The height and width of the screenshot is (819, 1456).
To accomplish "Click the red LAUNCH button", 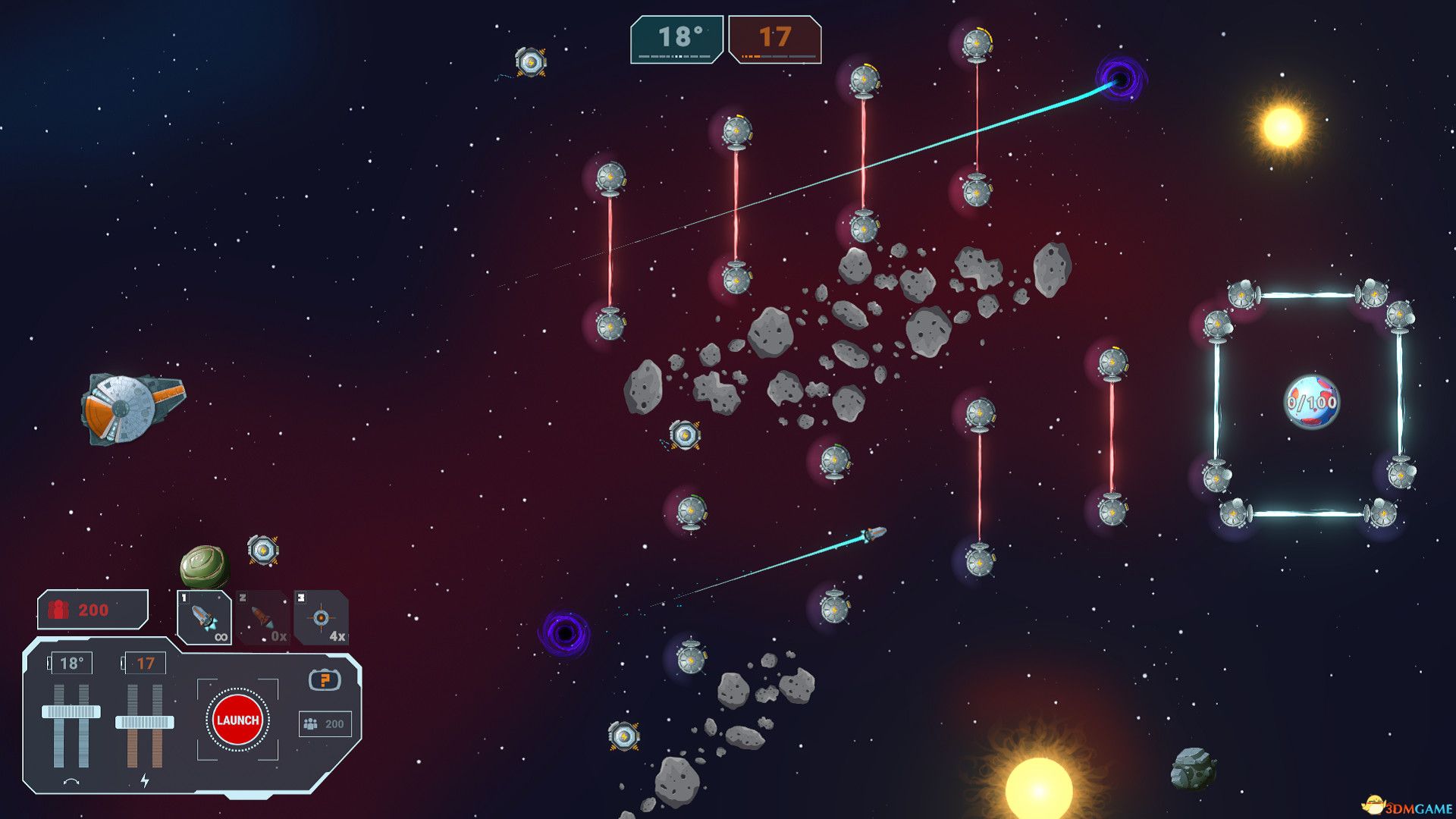I will coord(237,720).
